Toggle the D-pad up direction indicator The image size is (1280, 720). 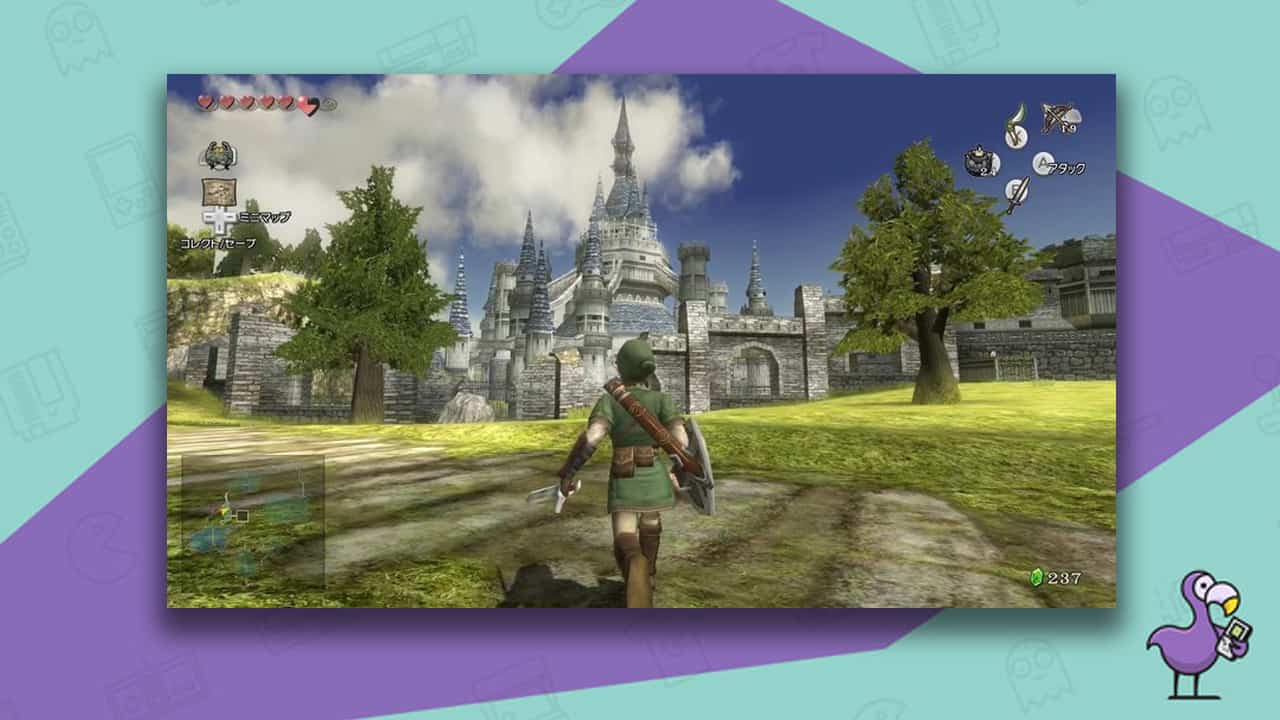pyautogui.click(x=220, y=211)
